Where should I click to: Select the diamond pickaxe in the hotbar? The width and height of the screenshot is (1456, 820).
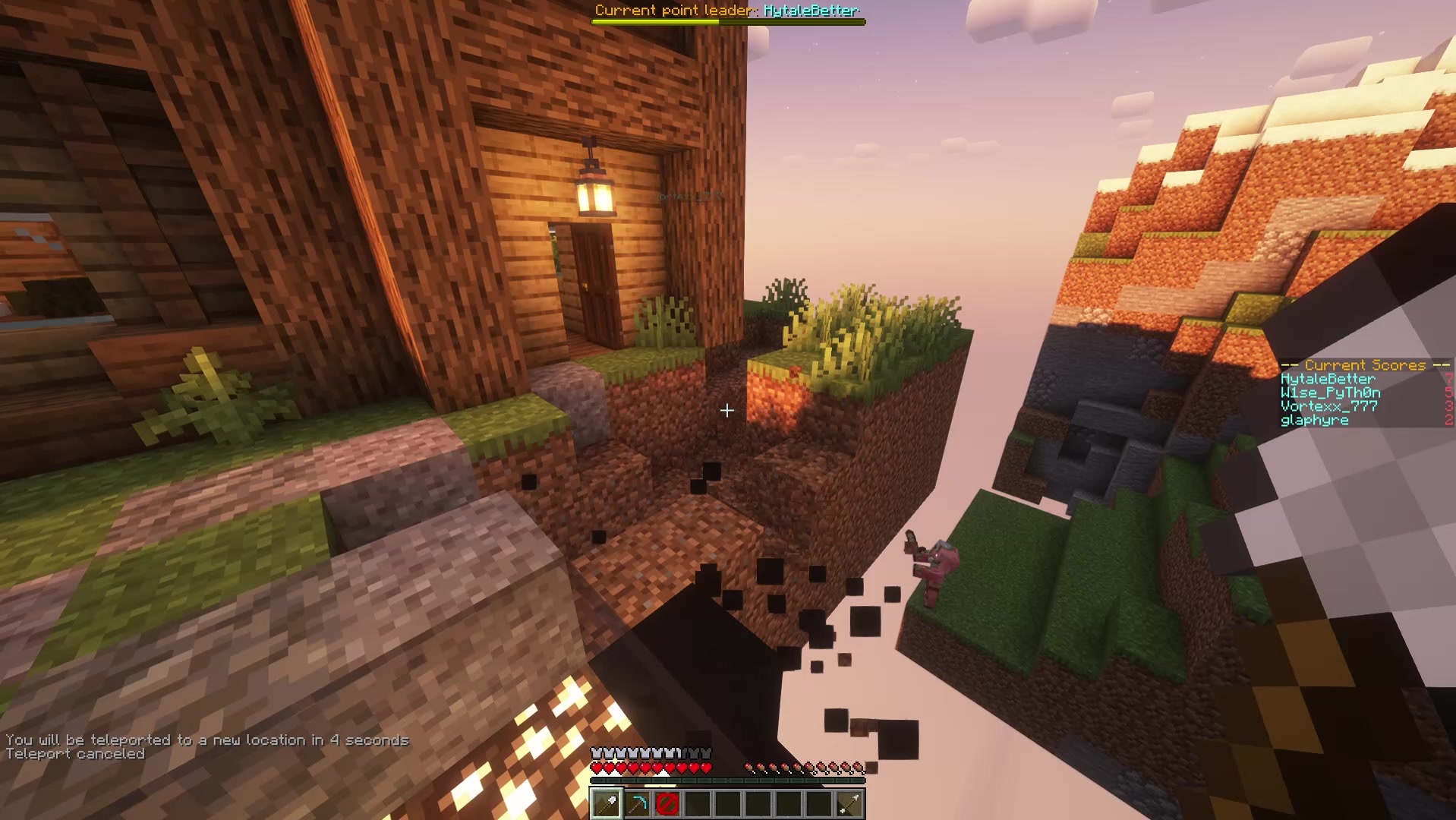point(636,803)
